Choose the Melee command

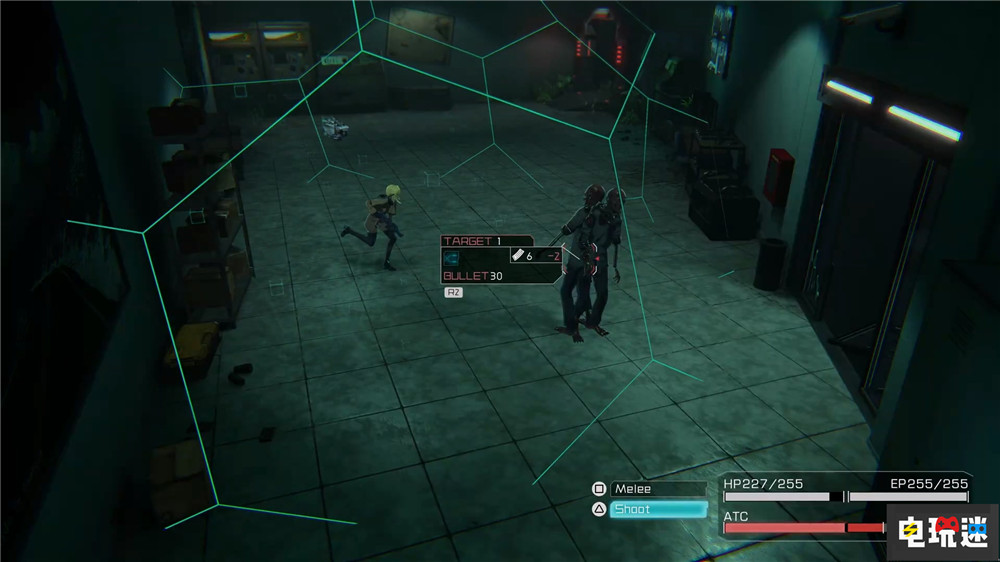pos(658,489)
